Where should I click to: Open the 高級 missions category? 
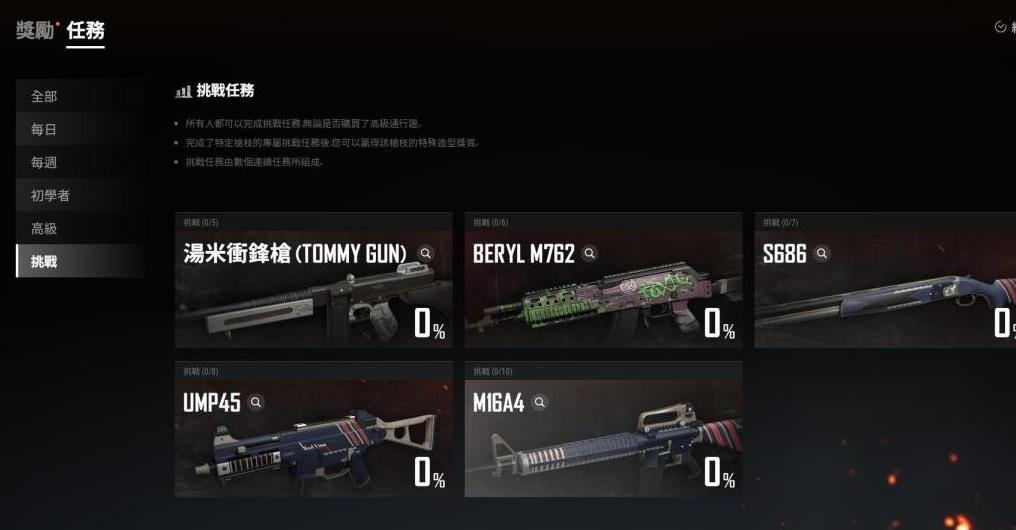tap(45, 228)
